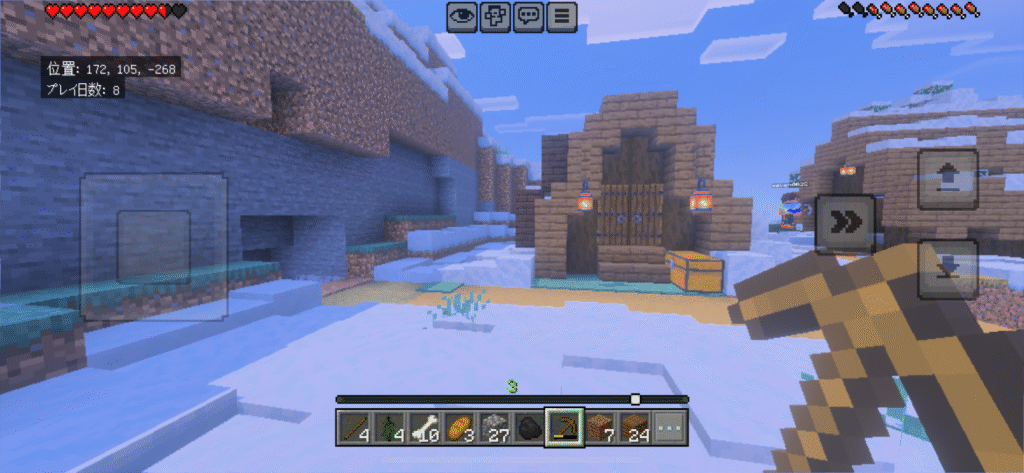Select the stick slot in hotbar
1024x473 pixels.
tap(355, 428)
